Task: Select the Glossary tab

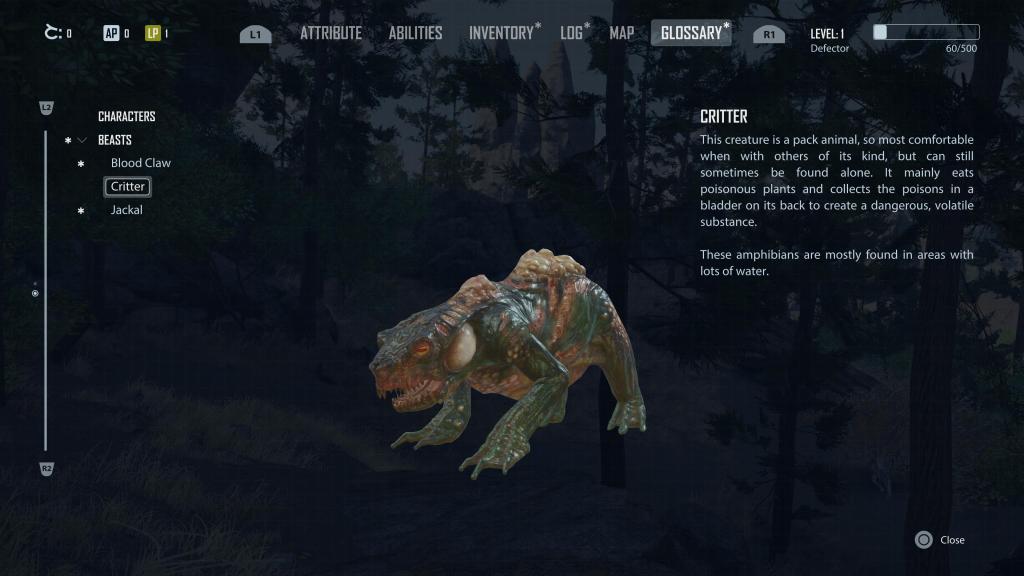Action: point(691,33)
